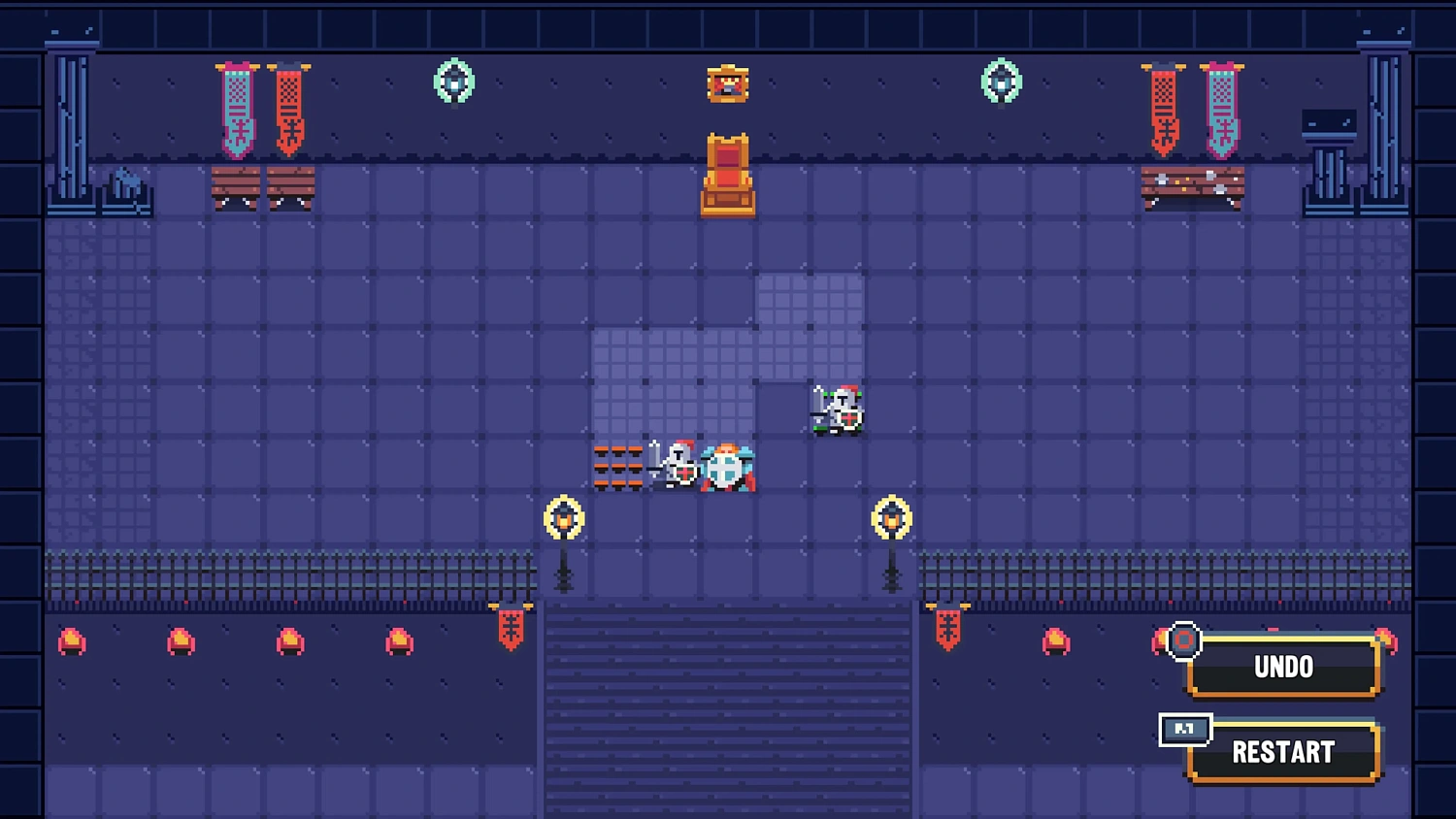
Task: Click the right torch between the fences
Action: 892,519
